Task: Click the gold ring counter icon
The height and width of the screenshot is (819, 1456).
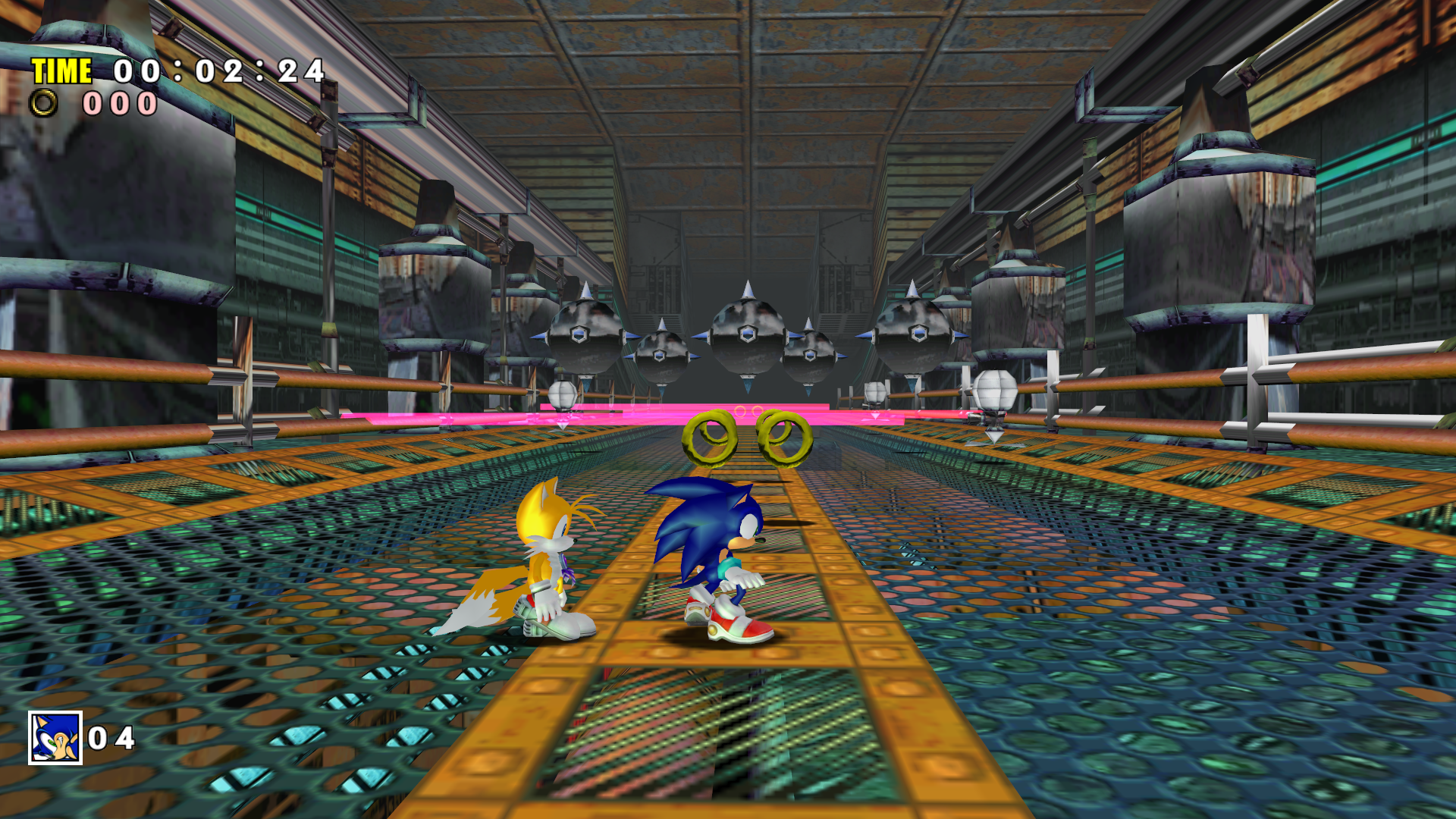Action: coord(43,103)
